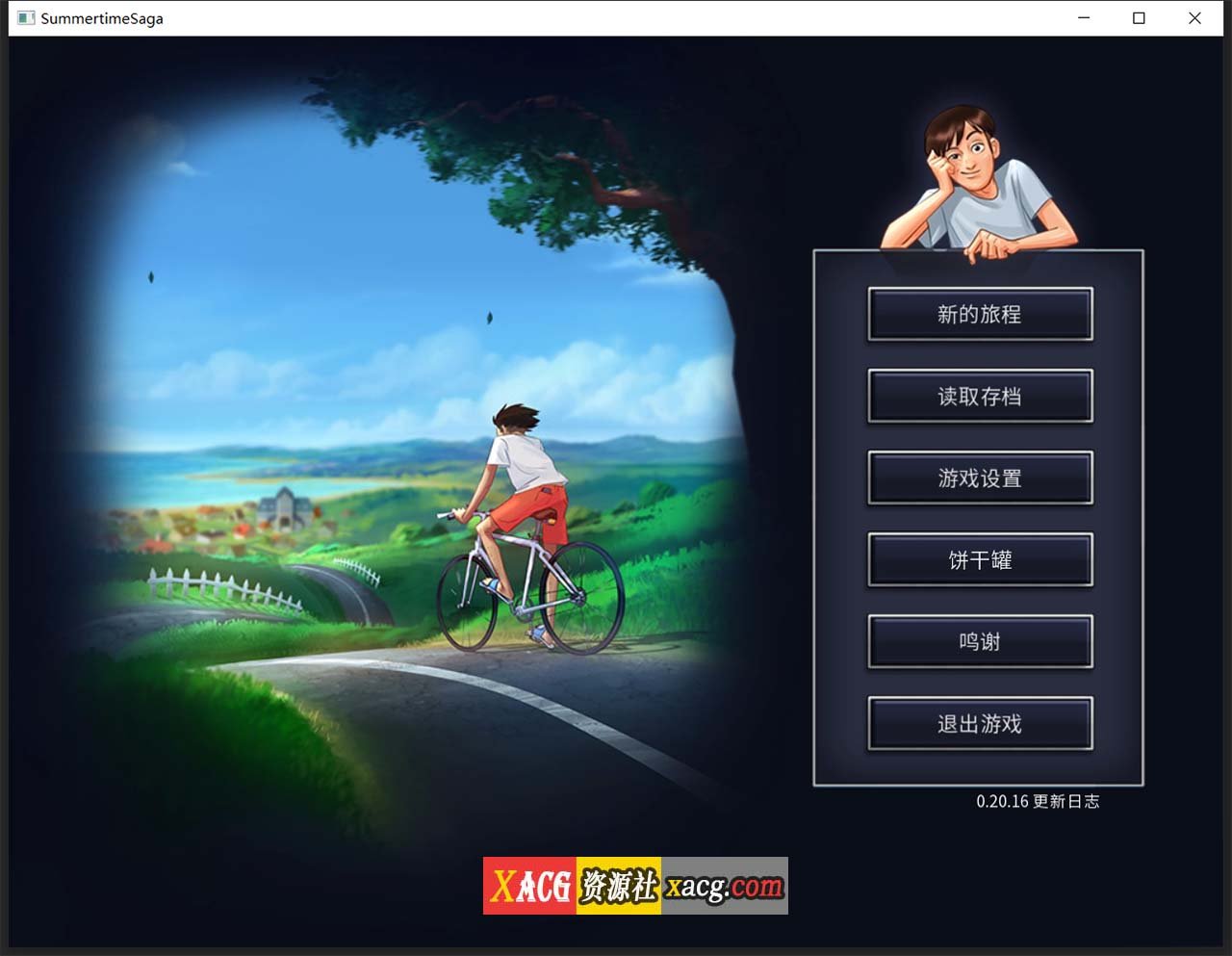Screen dimensions: 1232x956
Task: Quit the game with 退出游戏
Action: tap(979, 724)
